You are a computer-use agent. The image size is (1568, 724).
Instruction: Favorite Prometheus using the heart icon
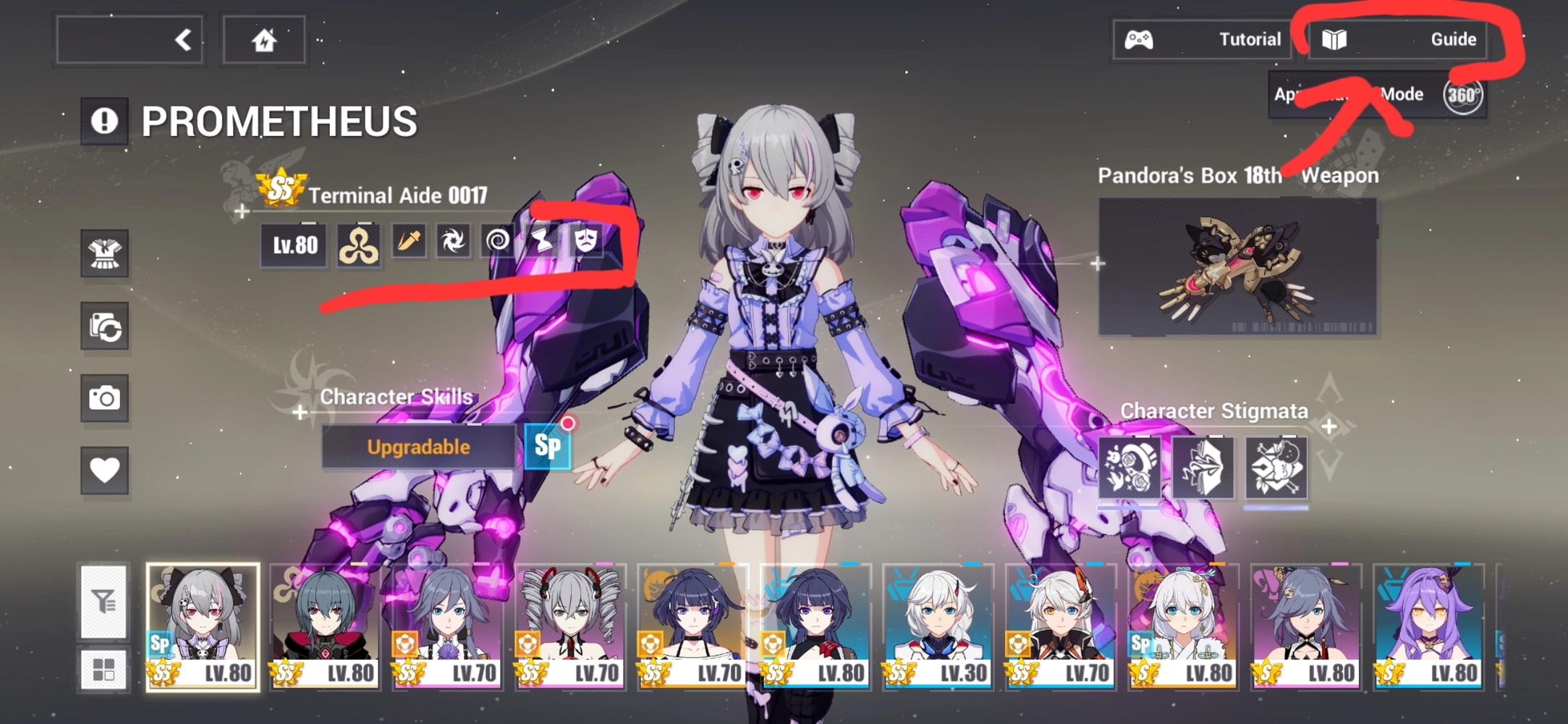pos(106,471)
